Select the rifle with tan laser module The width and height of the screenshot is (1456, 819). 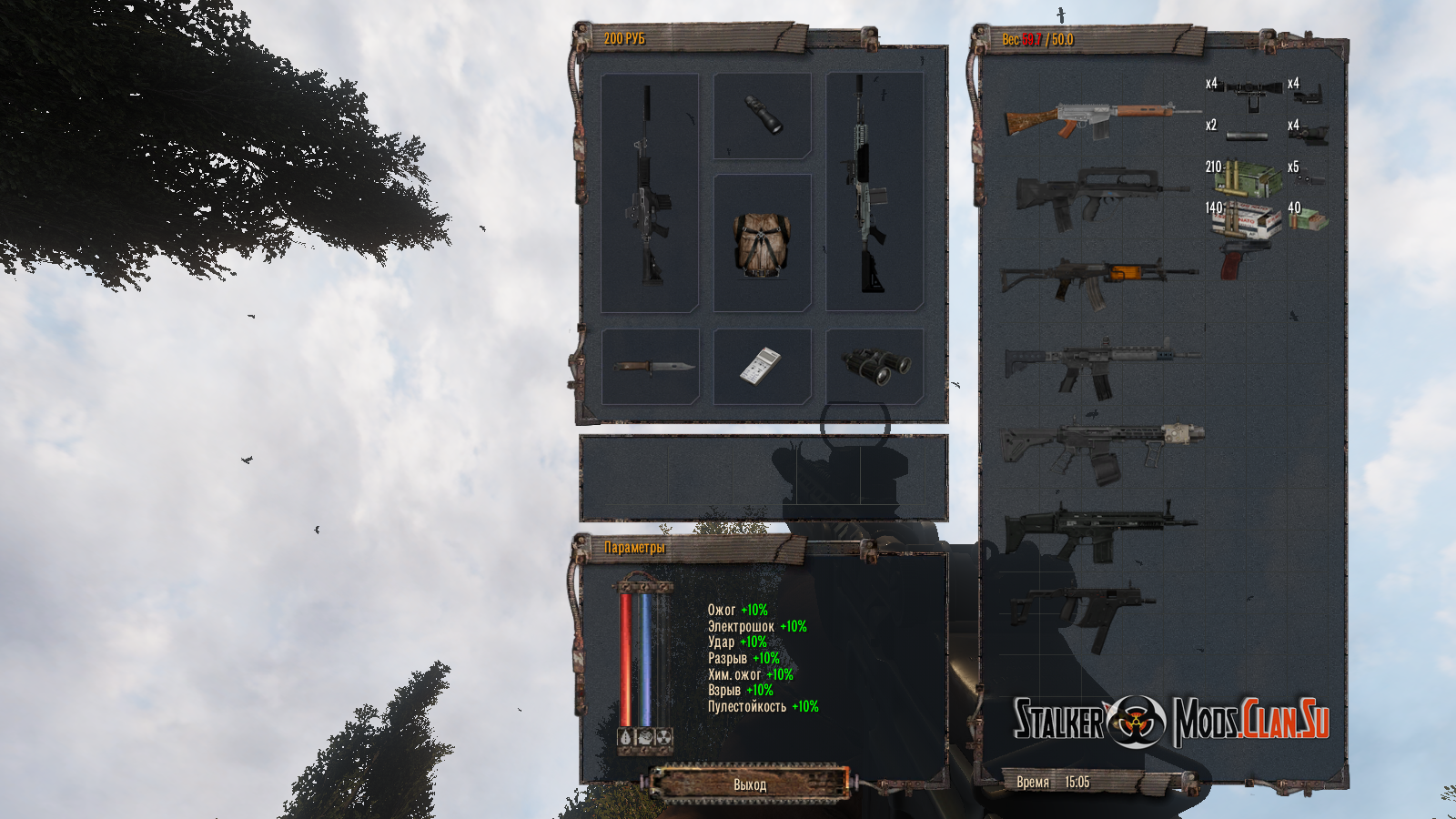[1101, 444]
